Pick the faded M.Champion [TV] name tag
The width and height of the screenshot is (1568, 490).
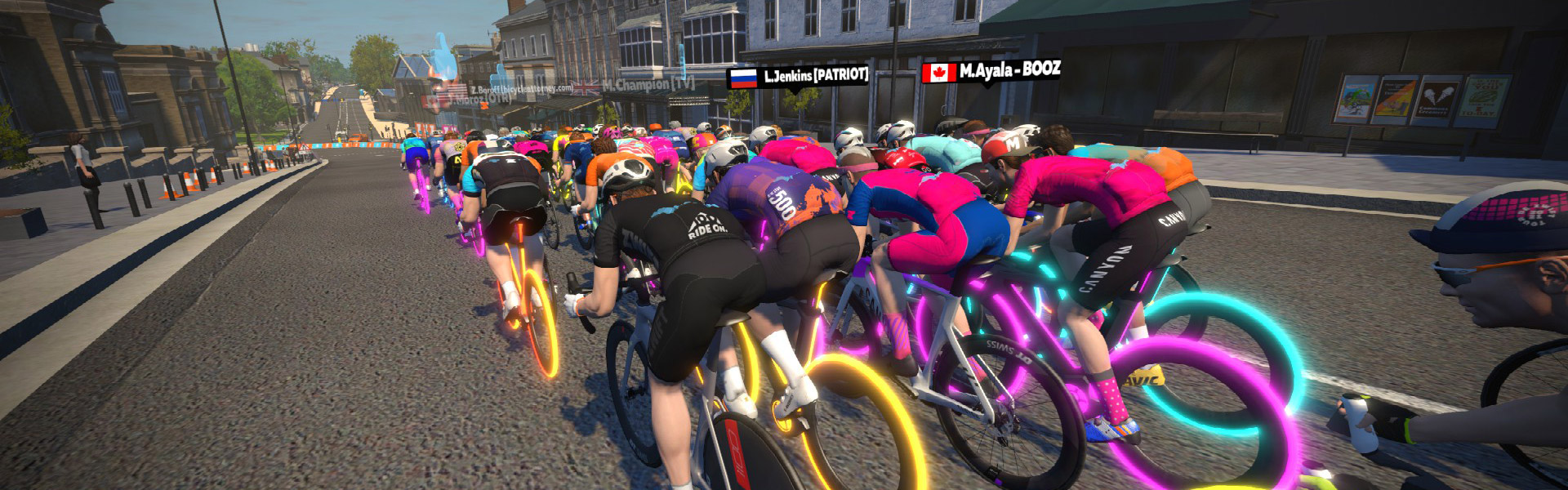(629, 84)
